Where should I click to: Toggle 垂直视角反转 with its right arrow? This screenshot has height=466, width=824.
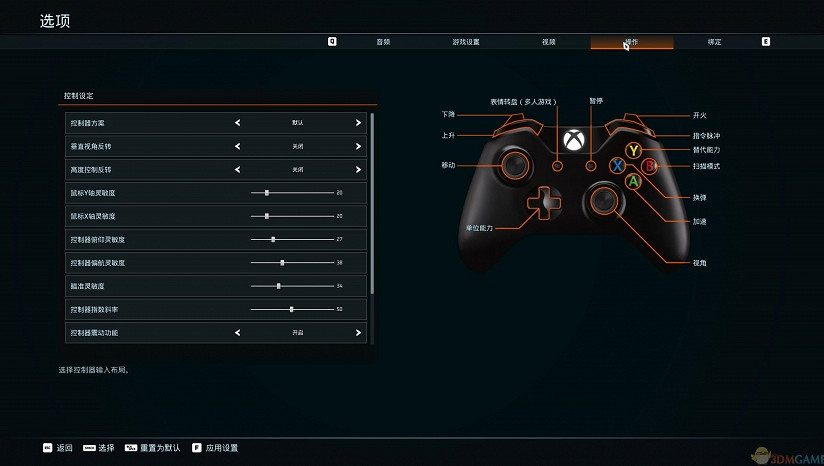[358, 146]
